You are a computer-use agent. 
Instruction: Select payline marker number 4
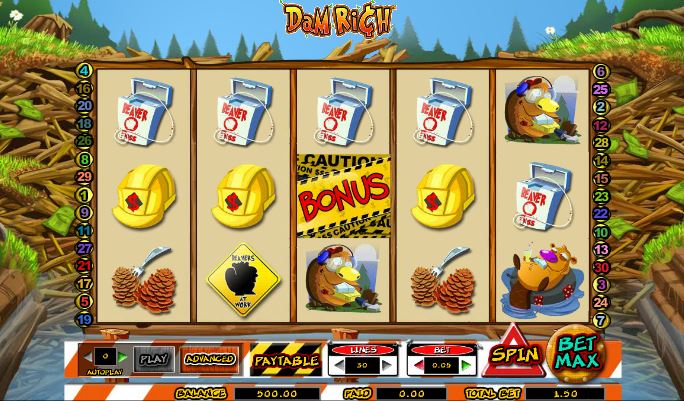coord(84,71)
